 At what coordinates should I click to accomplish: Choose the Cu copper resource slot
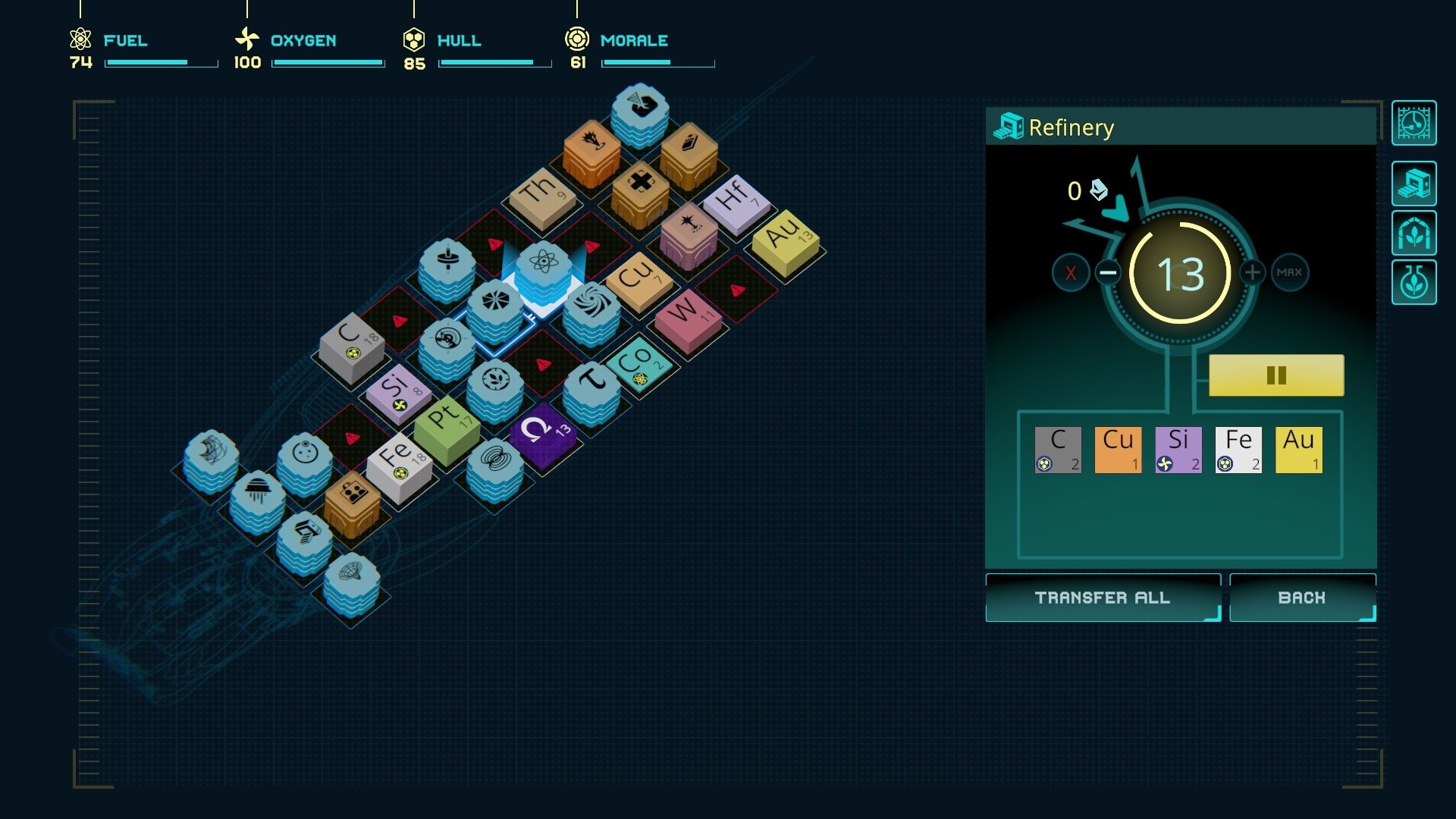(x=1118, y=450)
